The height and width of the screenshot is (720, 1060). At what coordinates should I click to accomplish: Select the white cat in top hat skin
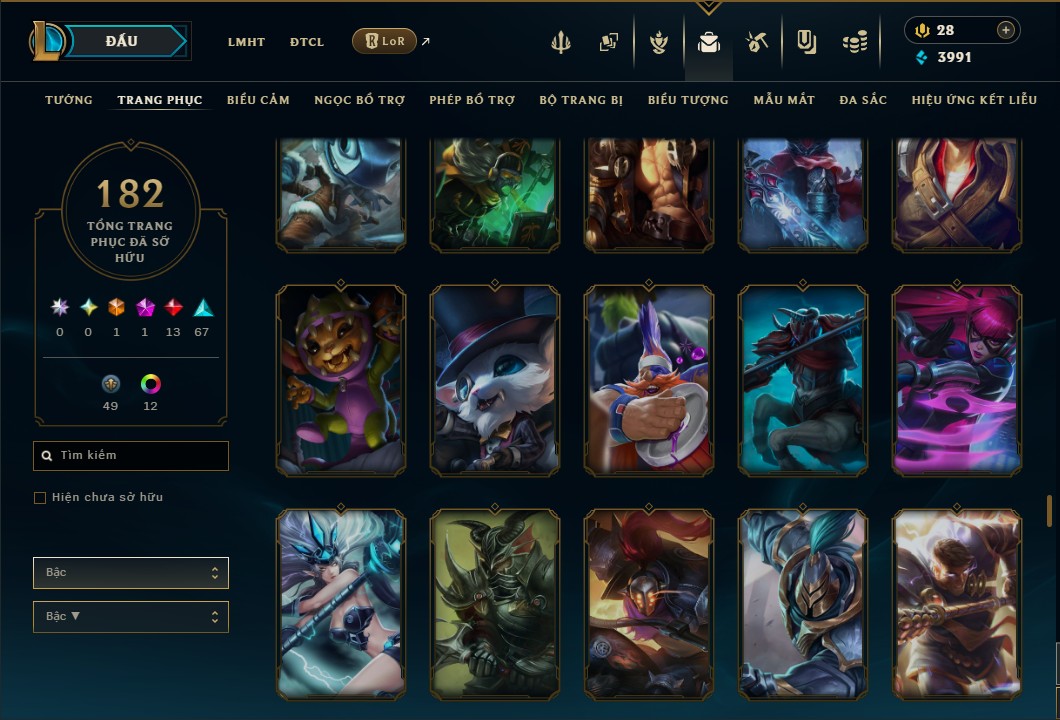click(495, 380)
